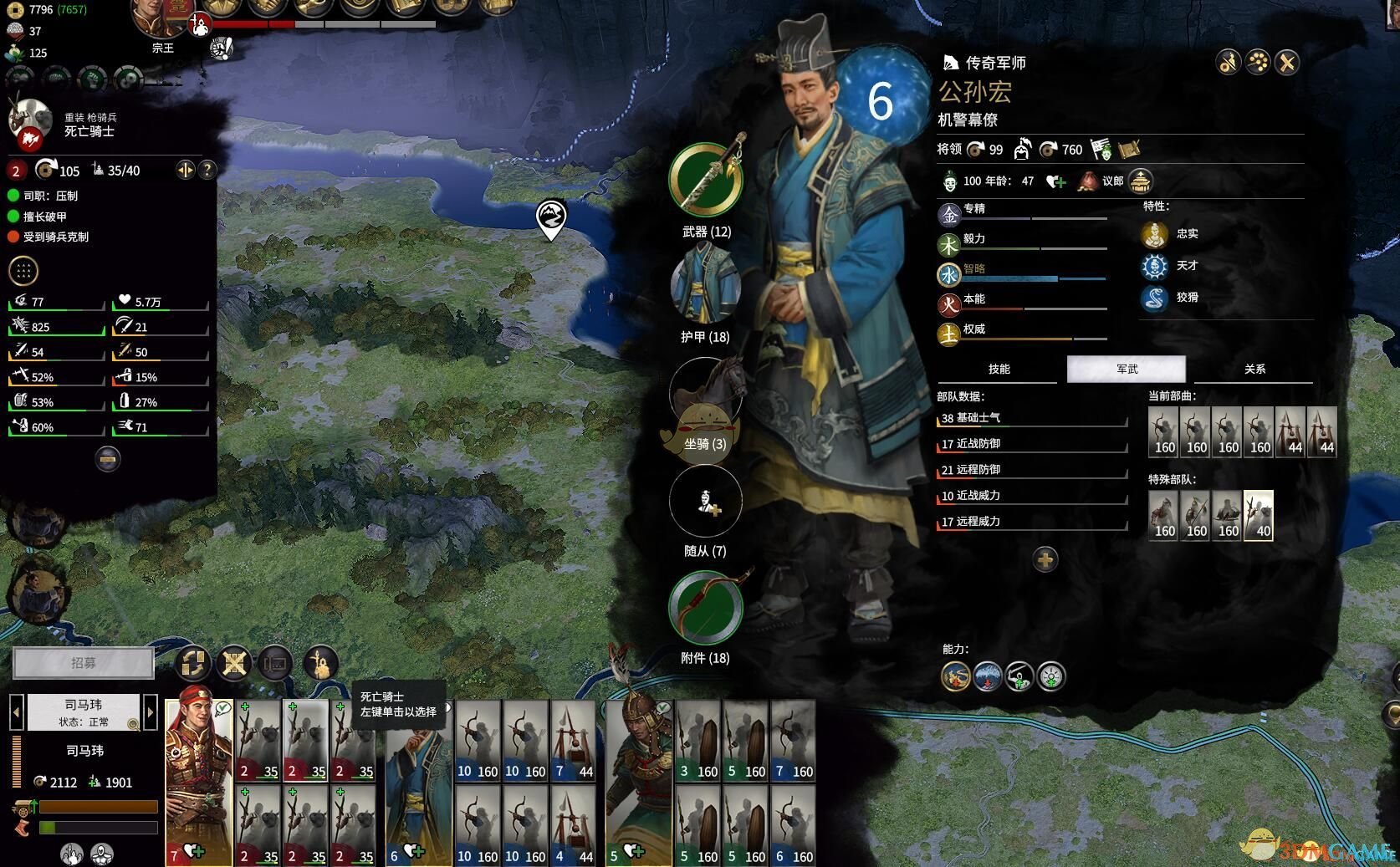Switch to the next army with right arrow
Image resolution: width=1400 pixels, height=867 pixels.
(x=151, y=712)
